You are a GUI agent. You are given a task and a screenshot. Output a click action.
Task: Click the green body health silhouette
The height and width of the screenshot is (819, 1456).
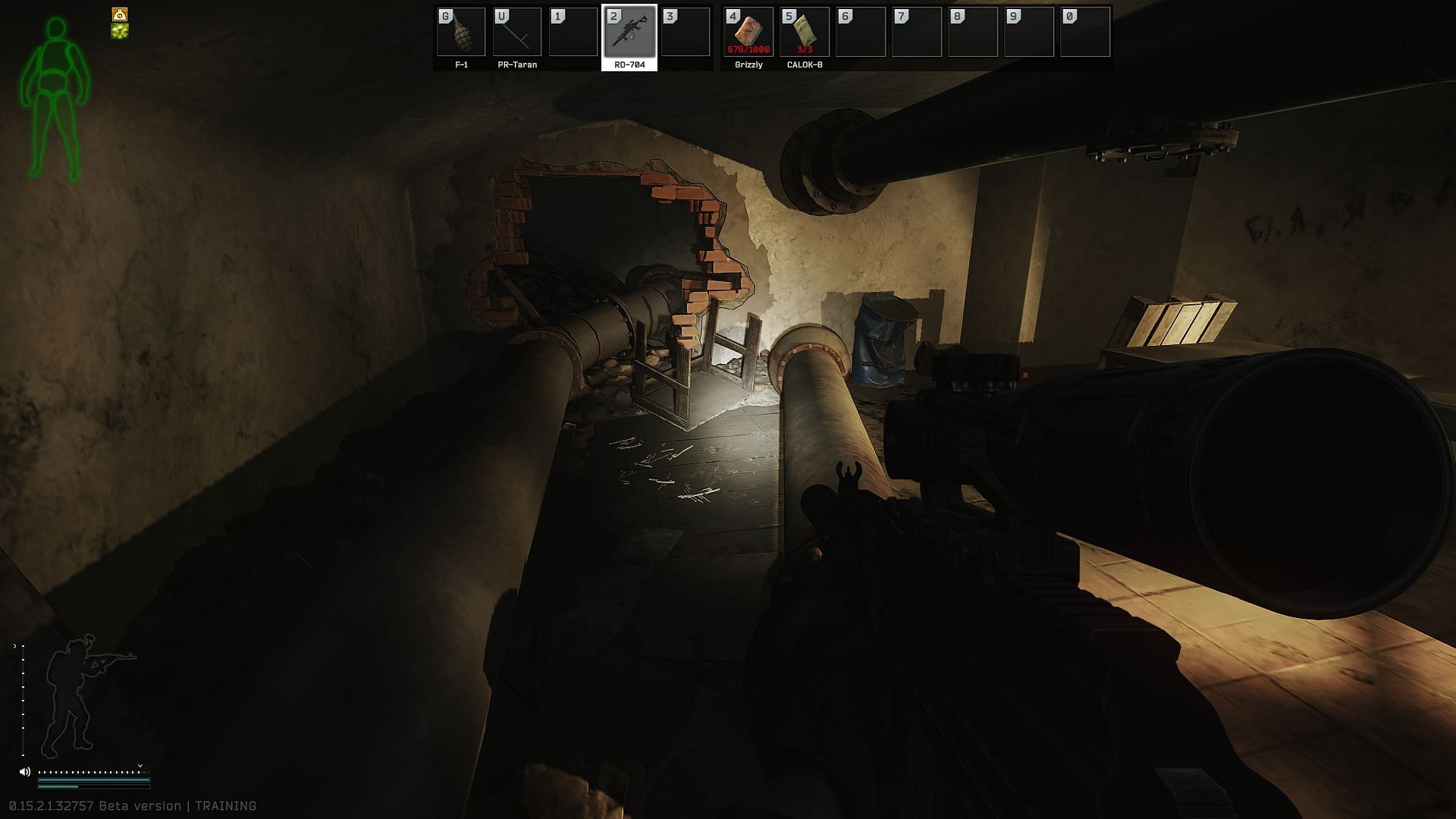pos(55,100)
